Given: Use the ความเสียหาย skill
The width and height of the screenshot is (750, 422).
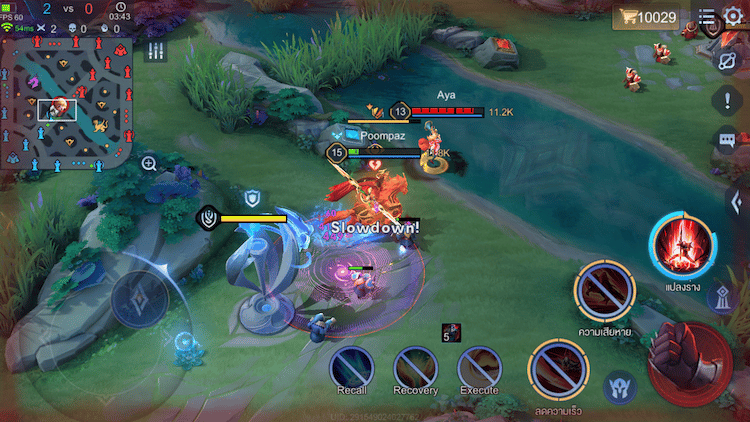Looking at the screenshot, I should pyautogui.click(x=605, y=292).
